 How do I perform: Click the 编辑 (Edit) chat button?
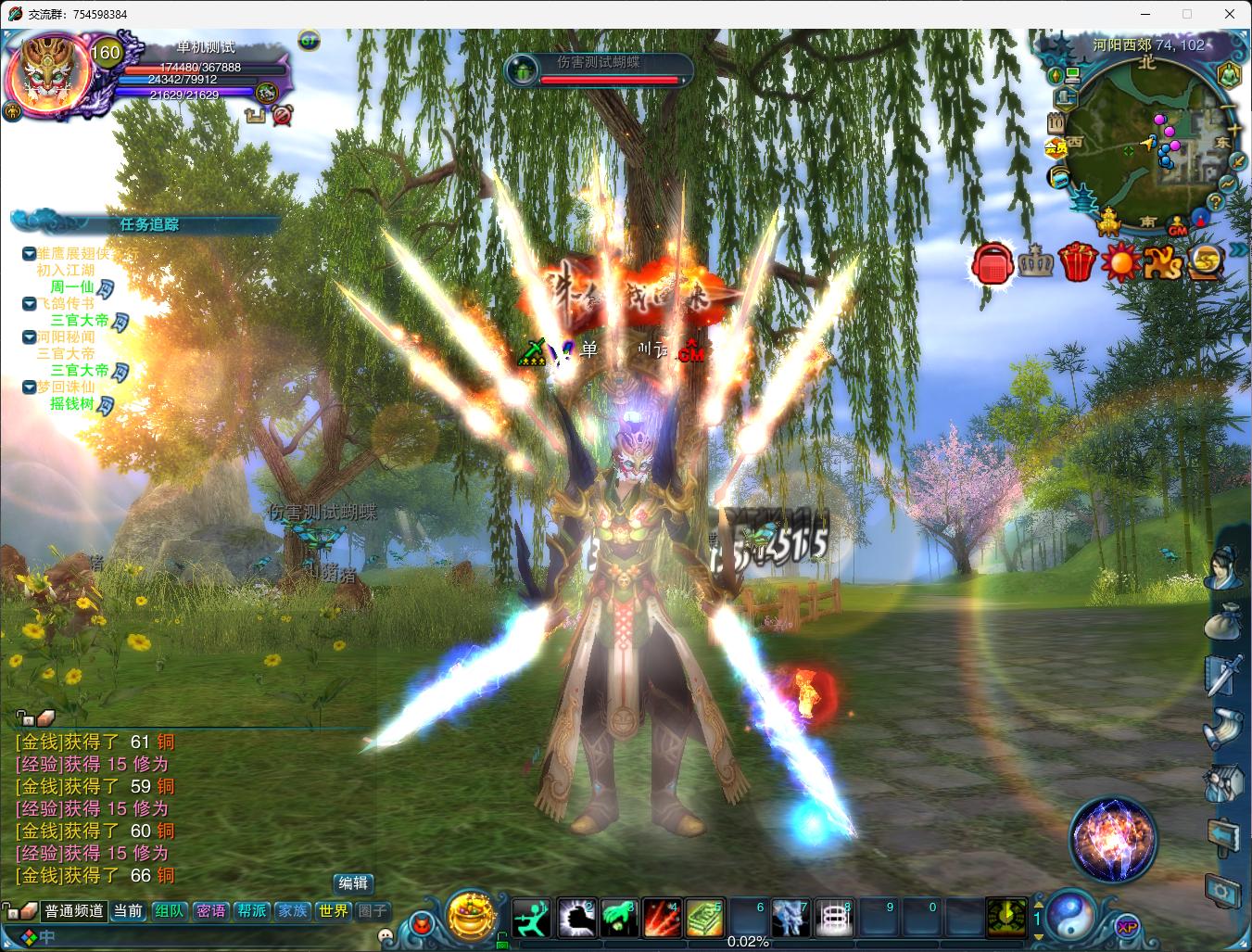click(353, 883)
